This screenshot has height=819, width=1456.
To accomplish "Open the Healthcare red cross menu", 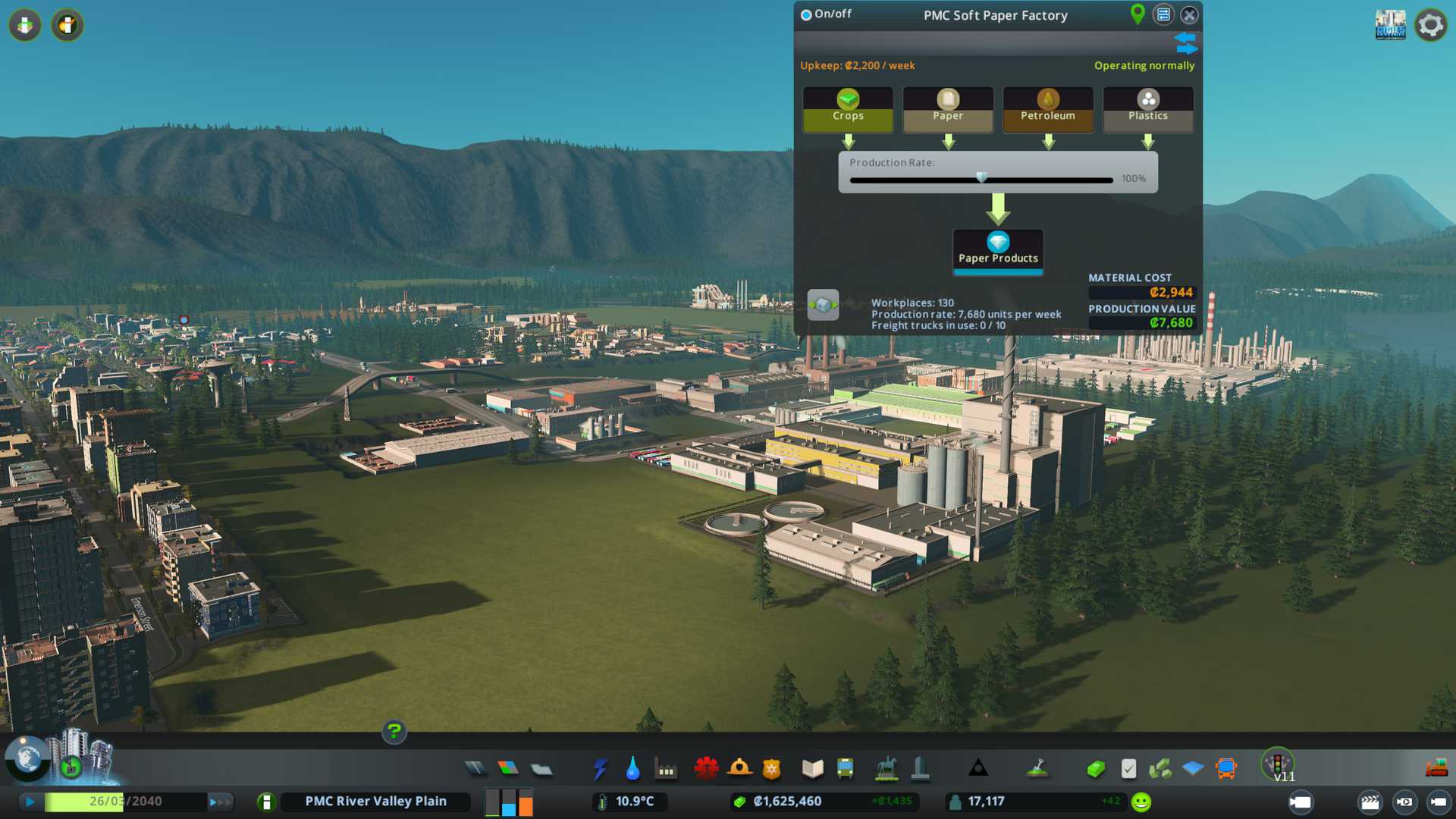I will pos(706,769).
